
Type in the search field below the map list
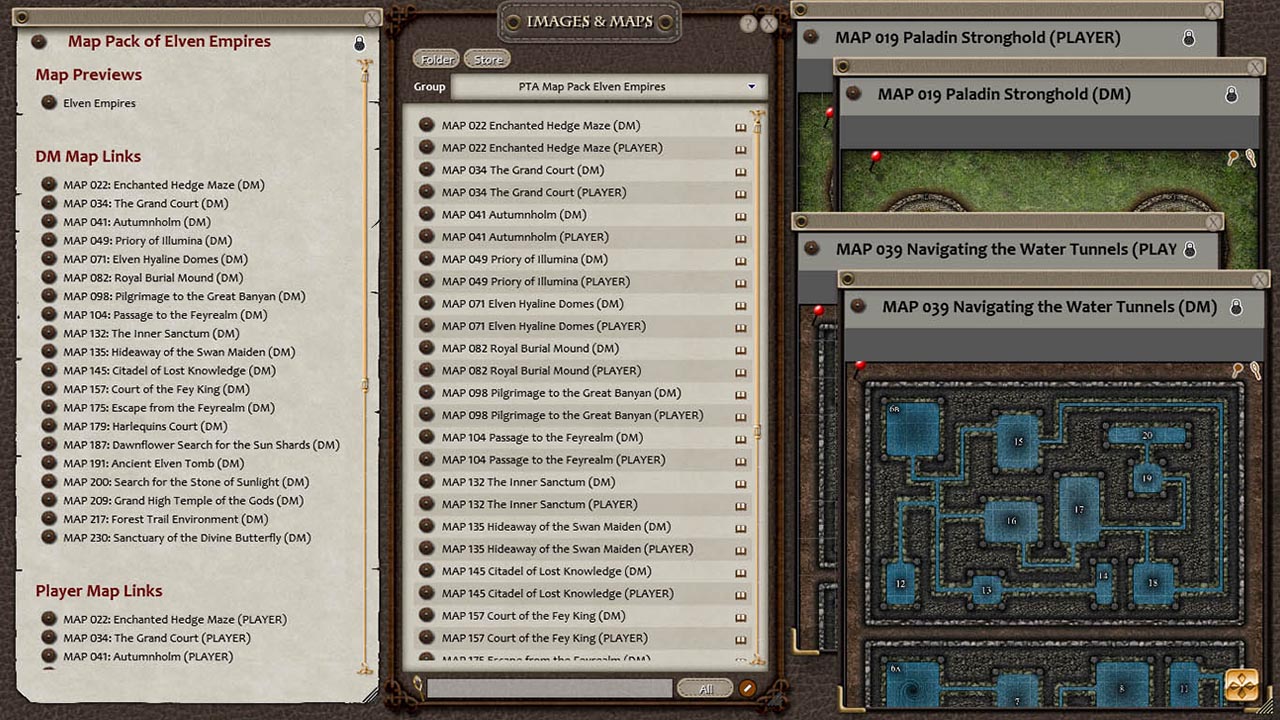tap(550, 687)
